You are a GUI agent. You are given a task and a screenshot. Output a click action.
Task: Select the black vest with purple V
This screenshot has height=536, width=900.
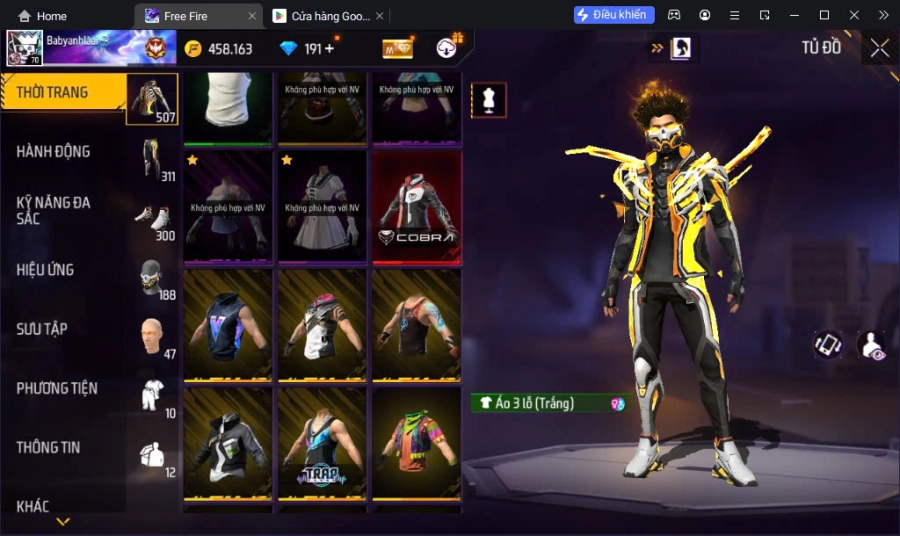pyautogui.click(x=228, y=325)
